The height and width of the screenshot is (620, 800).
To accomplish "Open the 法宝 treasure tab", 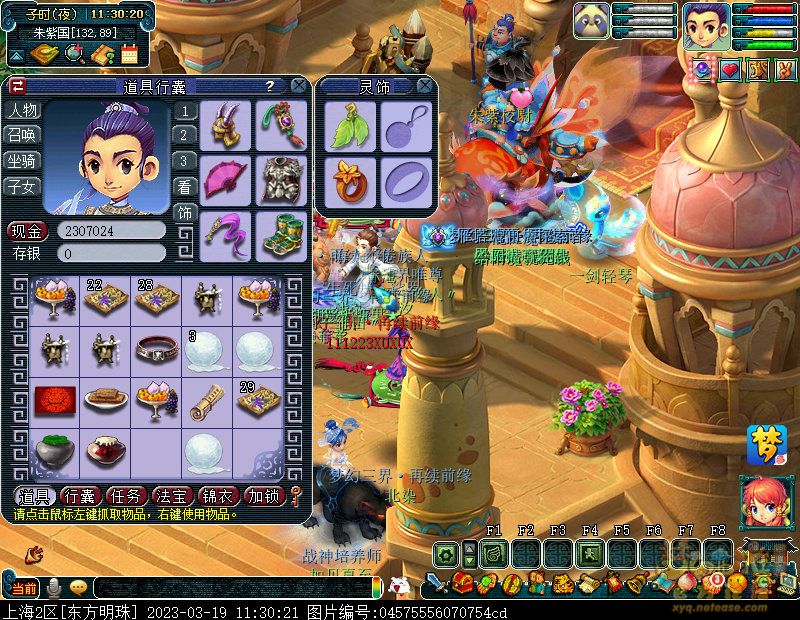I will pyautogui.click(x=169, y=496).
